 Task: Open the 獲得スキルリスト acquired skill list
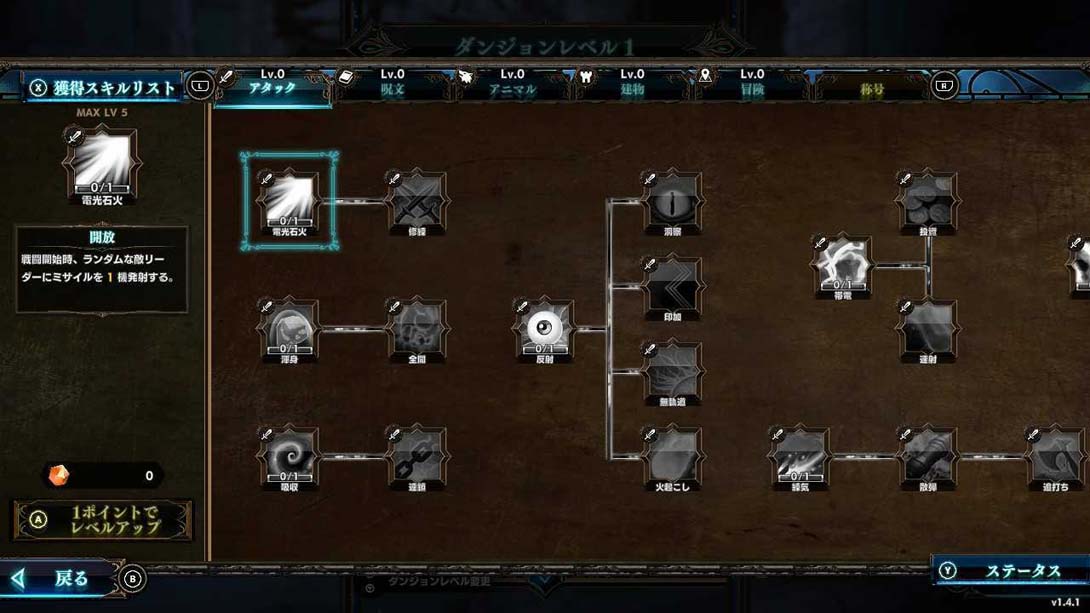click(x=103, y=87)
